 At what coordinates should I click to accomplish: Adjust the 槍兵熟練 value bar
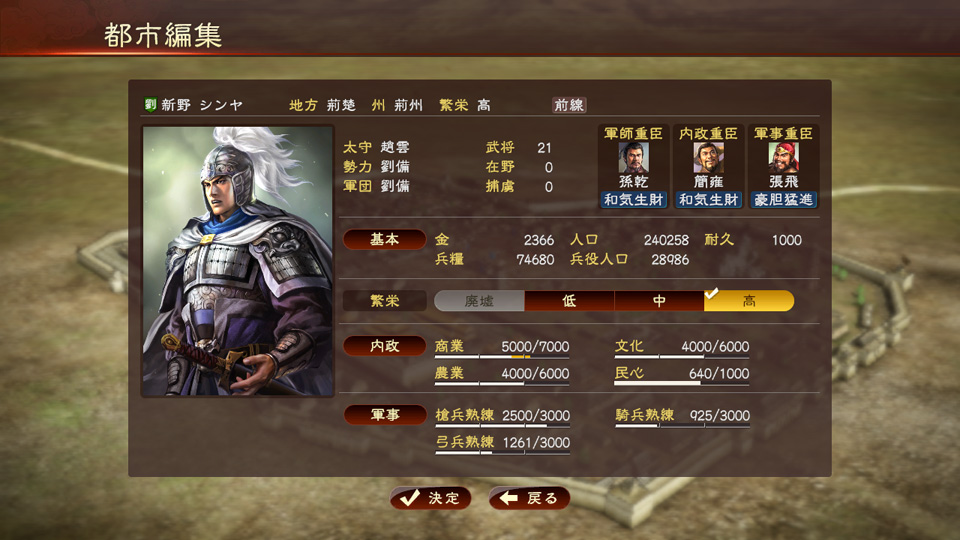coord(502,424)
